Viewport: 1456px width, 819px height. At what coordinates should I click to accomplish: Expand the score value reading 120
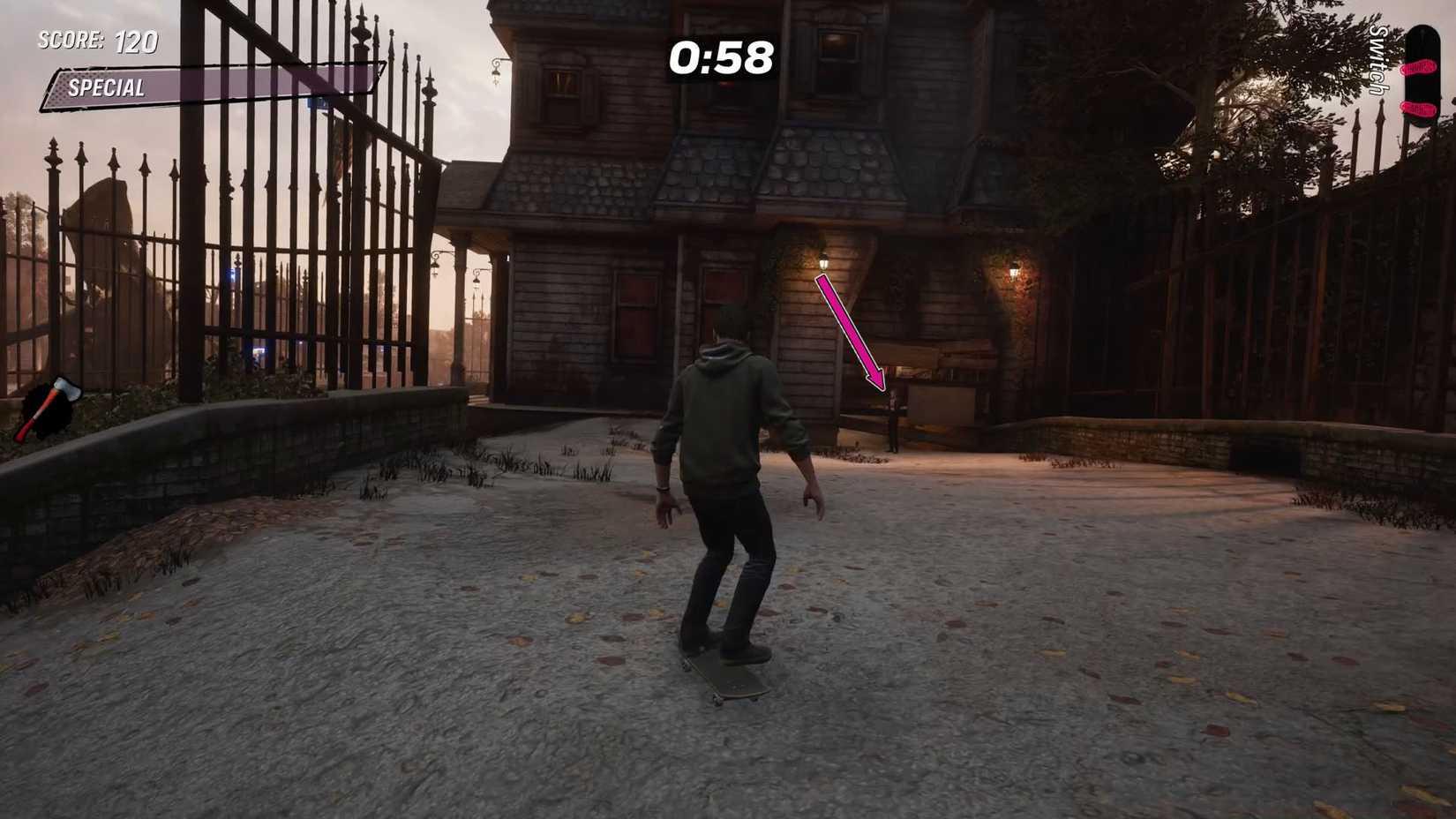(134, 41)
